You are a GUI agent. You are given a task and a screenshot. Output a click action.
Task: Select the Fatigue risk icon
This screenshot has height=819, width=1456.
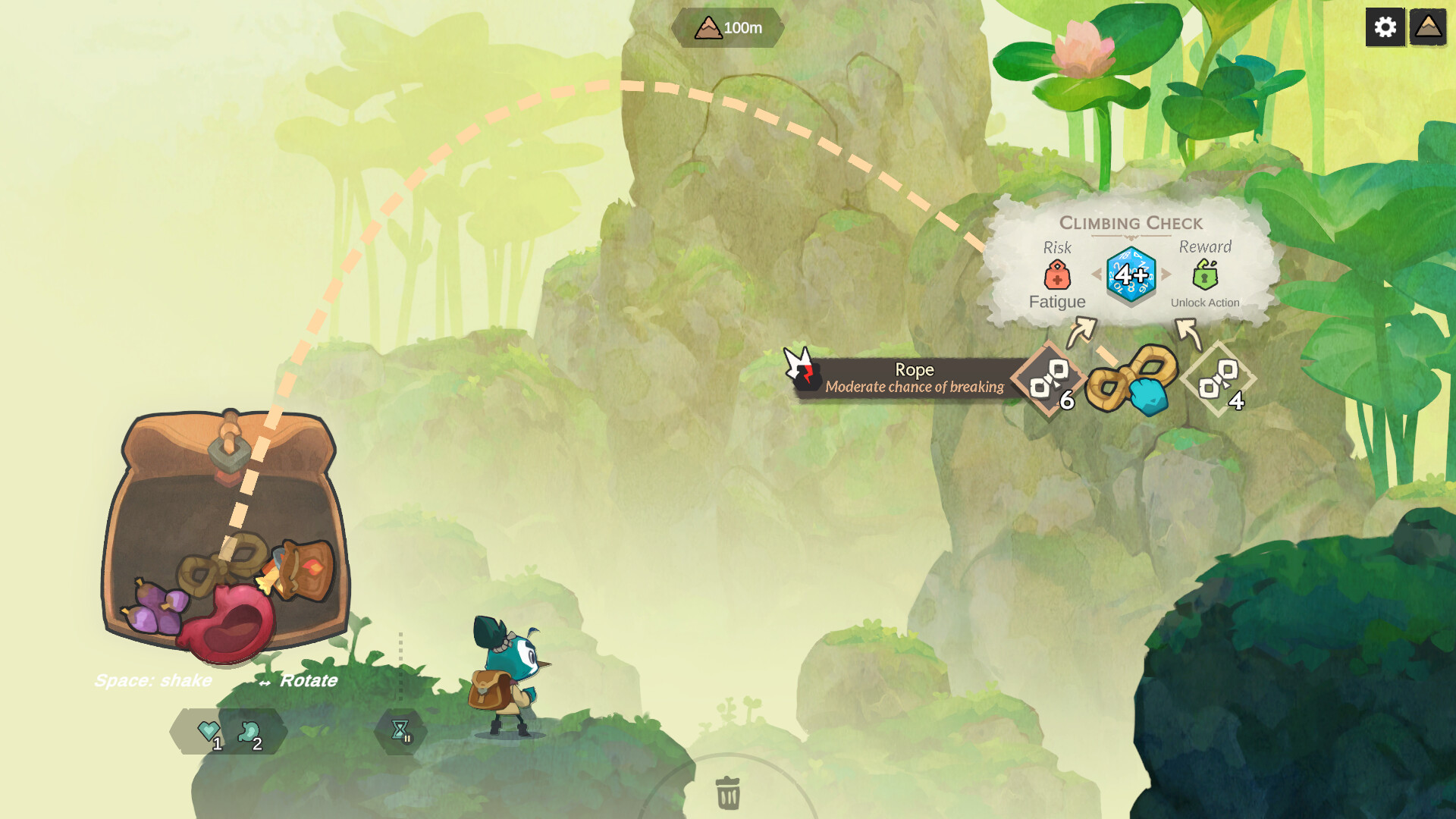click(1057, 275)
